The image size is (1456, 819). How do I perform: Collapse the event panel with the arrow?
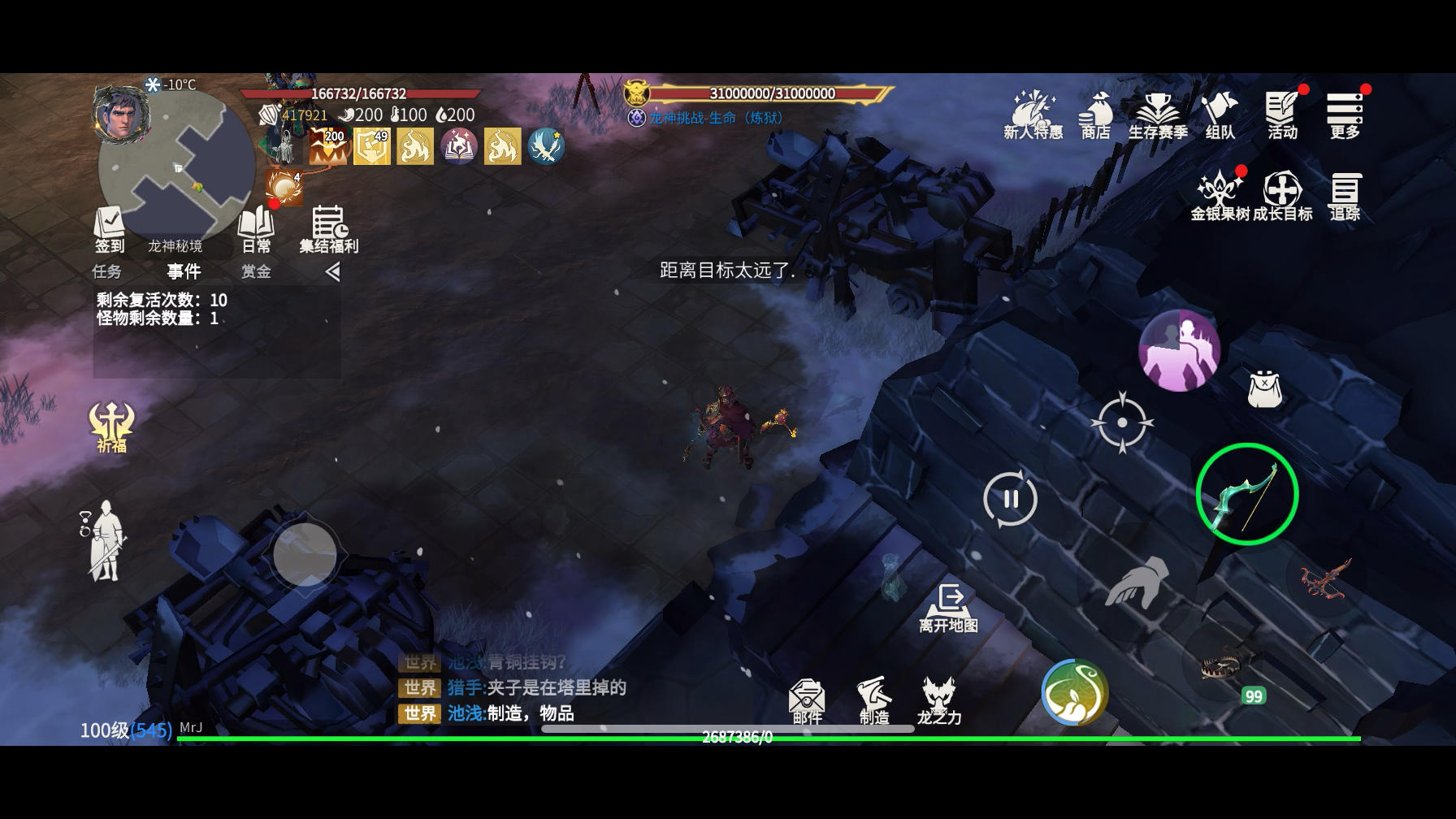332,271
